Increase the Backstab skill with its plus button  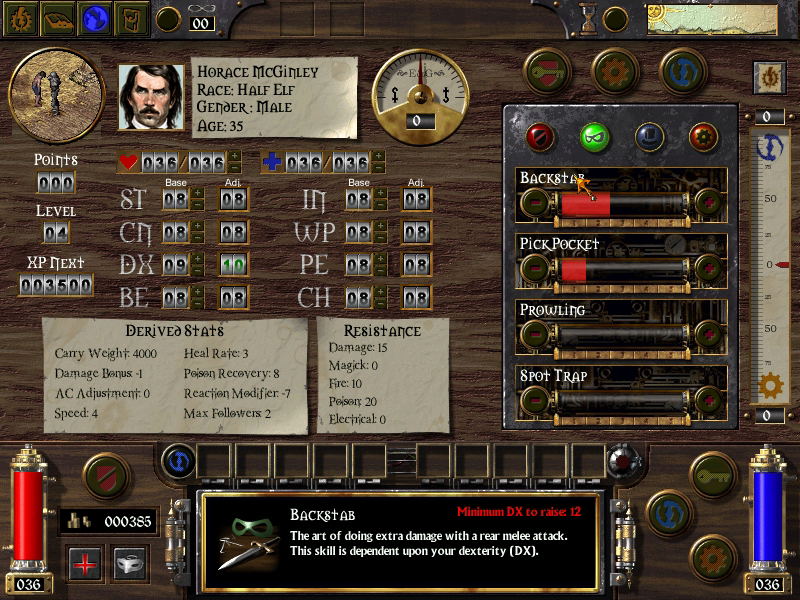click(x=708, y=204)
